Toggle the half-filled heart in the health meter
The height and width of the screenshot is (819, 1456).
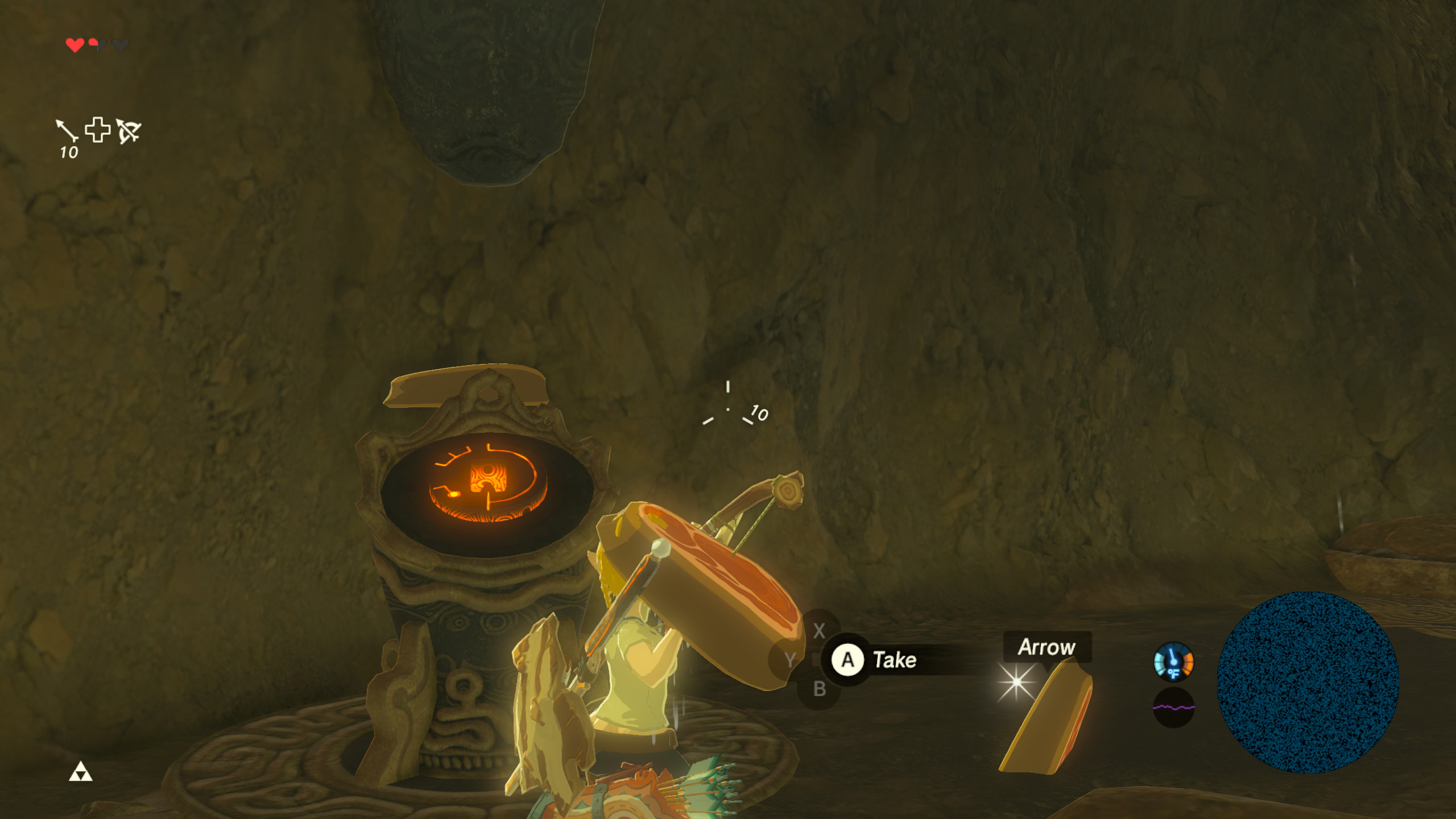(x=97, y=45)
